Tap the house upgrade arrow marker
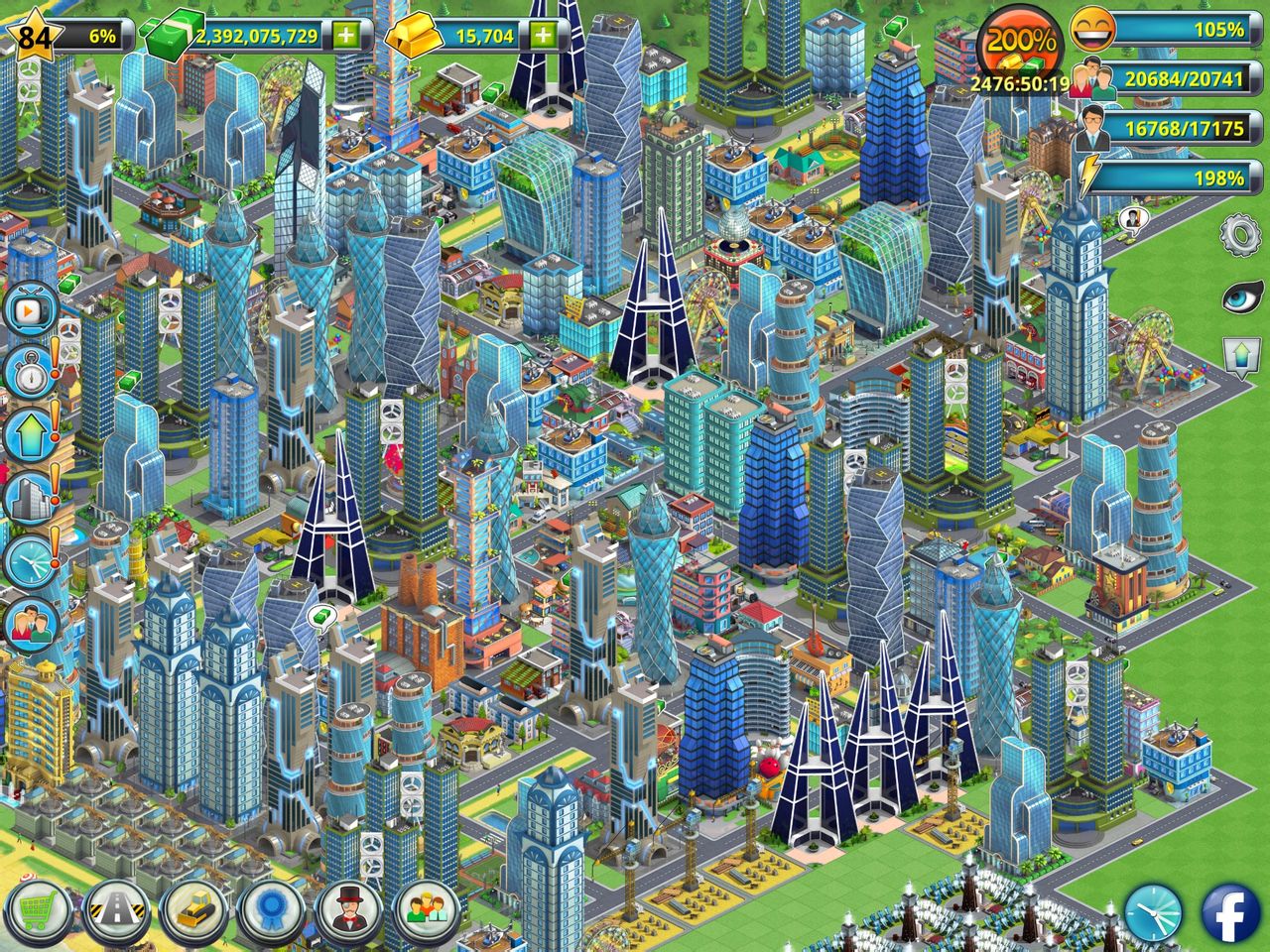The width and height of the screenshot is (1270, 952). (1240, 355)
